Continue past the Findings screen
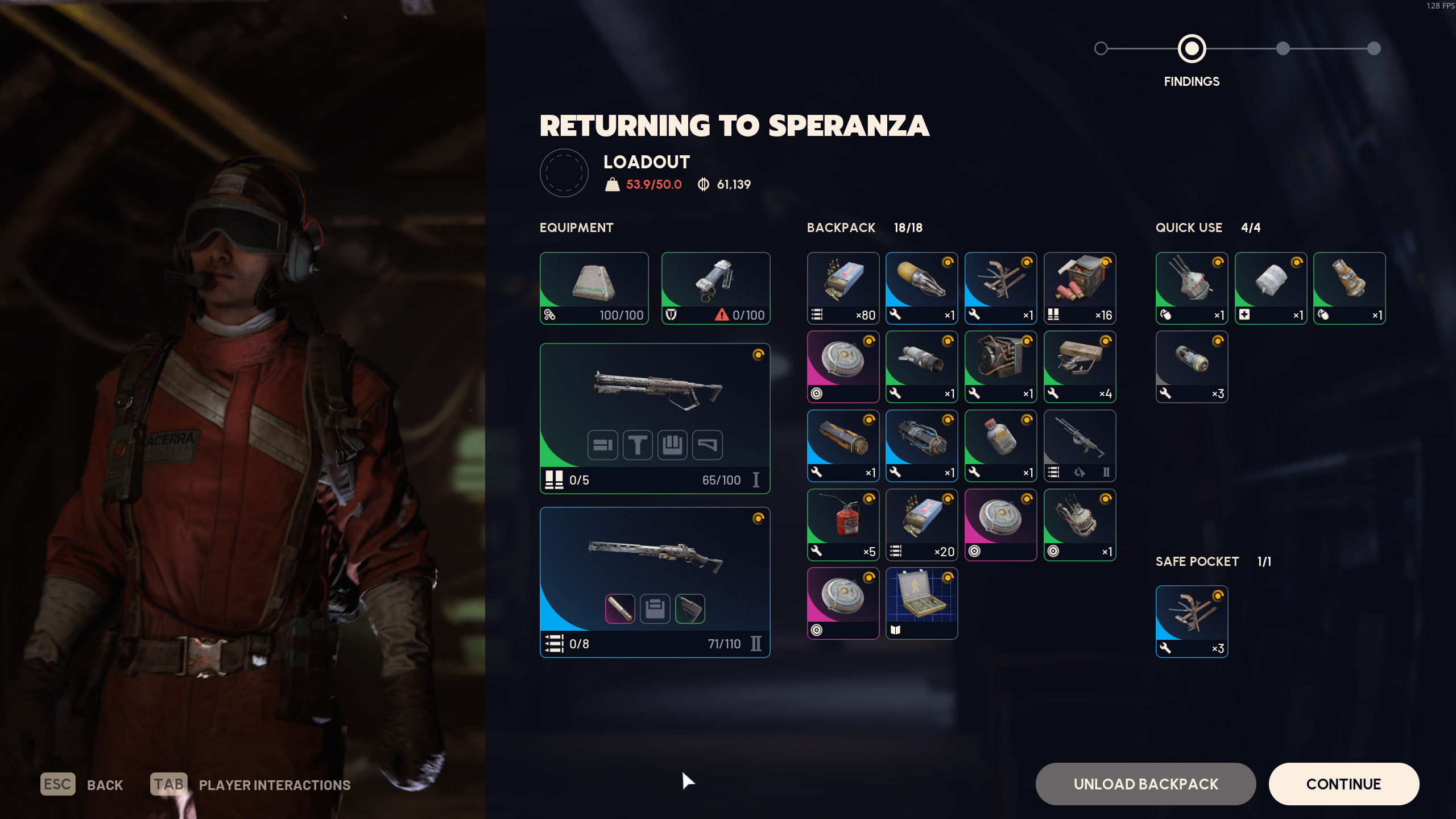Image resolution: width=1456 pixels, height=819 pixels. click(x=1343, y=784)
